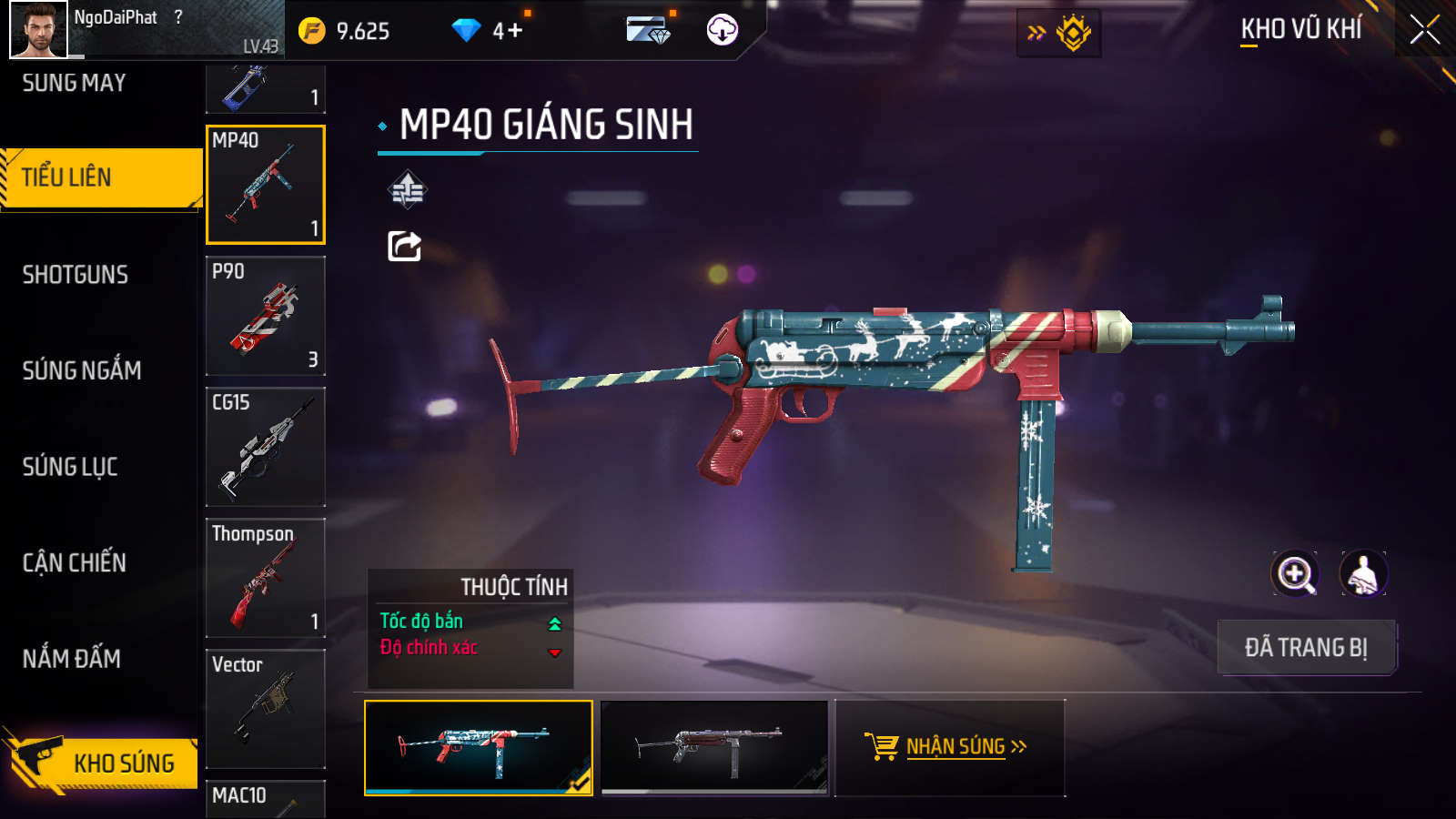Open the Súng Ngắm weapon category
Screen dimensions: 1456x819
[x=82, y=370]
